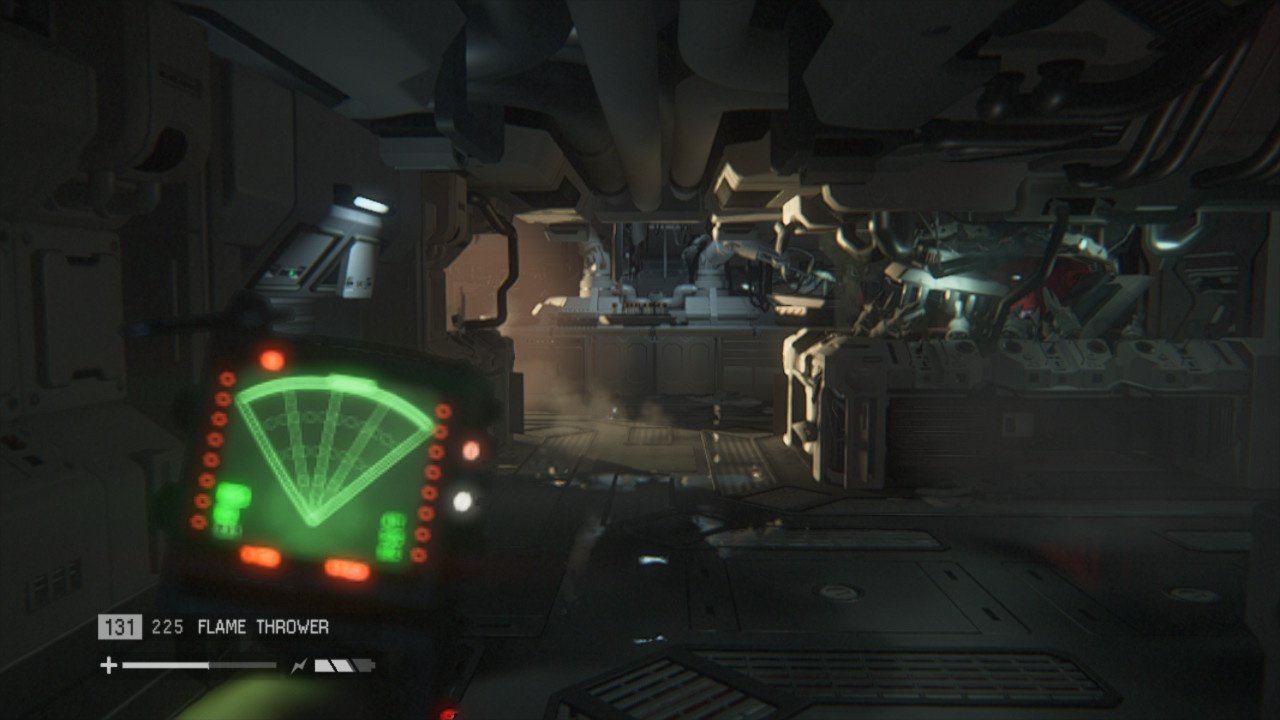Select the Flame Thrower weapon label

click(x=263, y=627)
